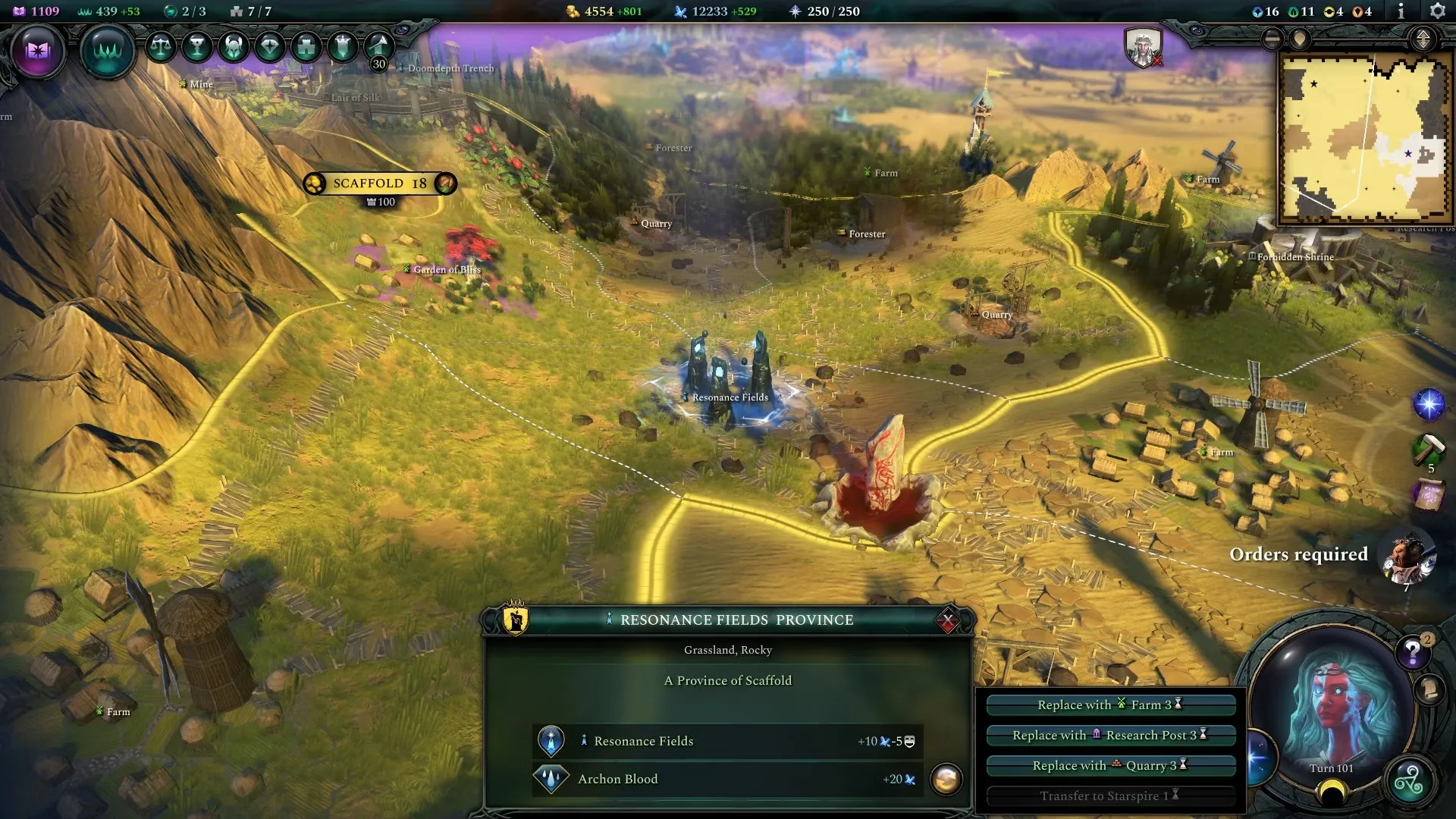
Task: Choose Replace with Quarry
Action: pyautogui.click(x=1110, y=765)
